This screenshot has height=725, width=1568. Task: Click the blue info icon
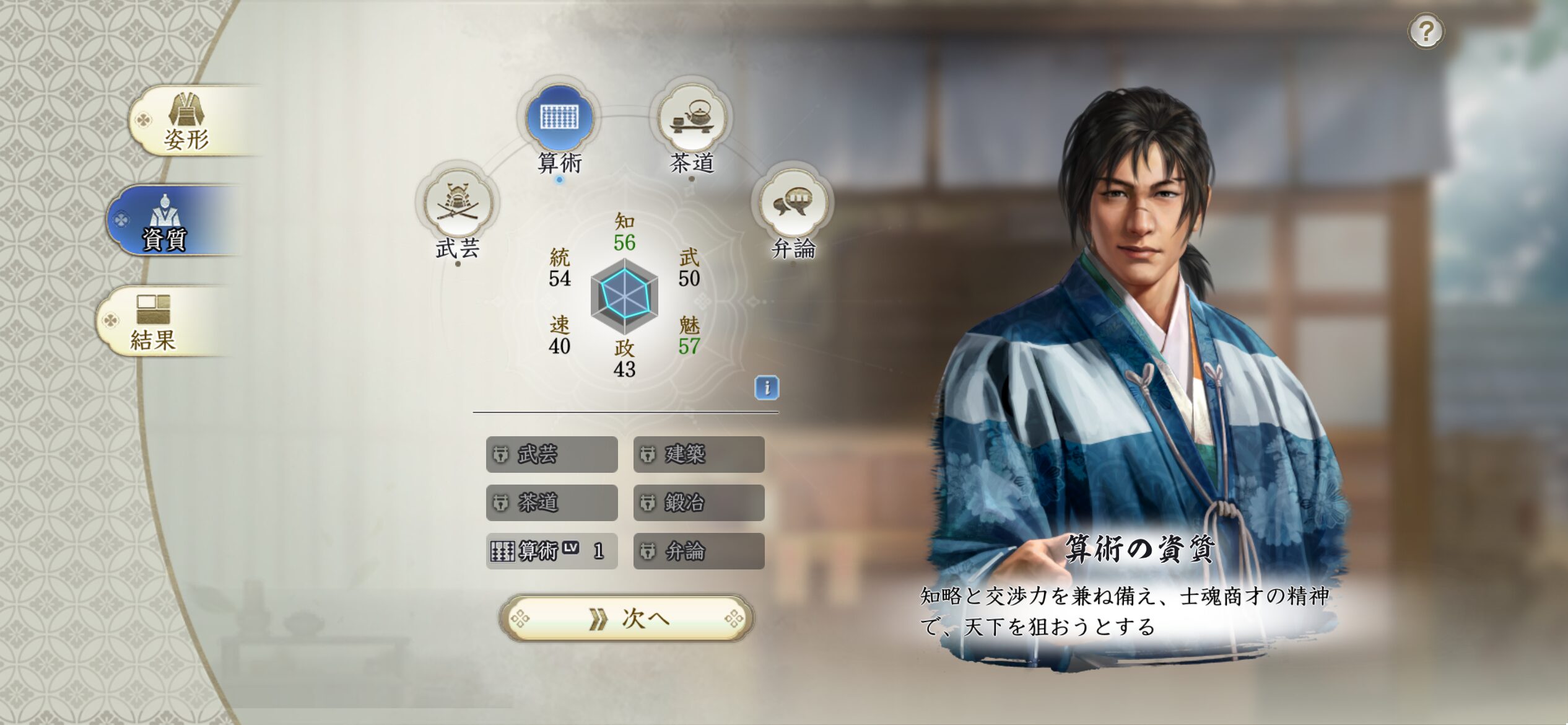click(767, 388)
